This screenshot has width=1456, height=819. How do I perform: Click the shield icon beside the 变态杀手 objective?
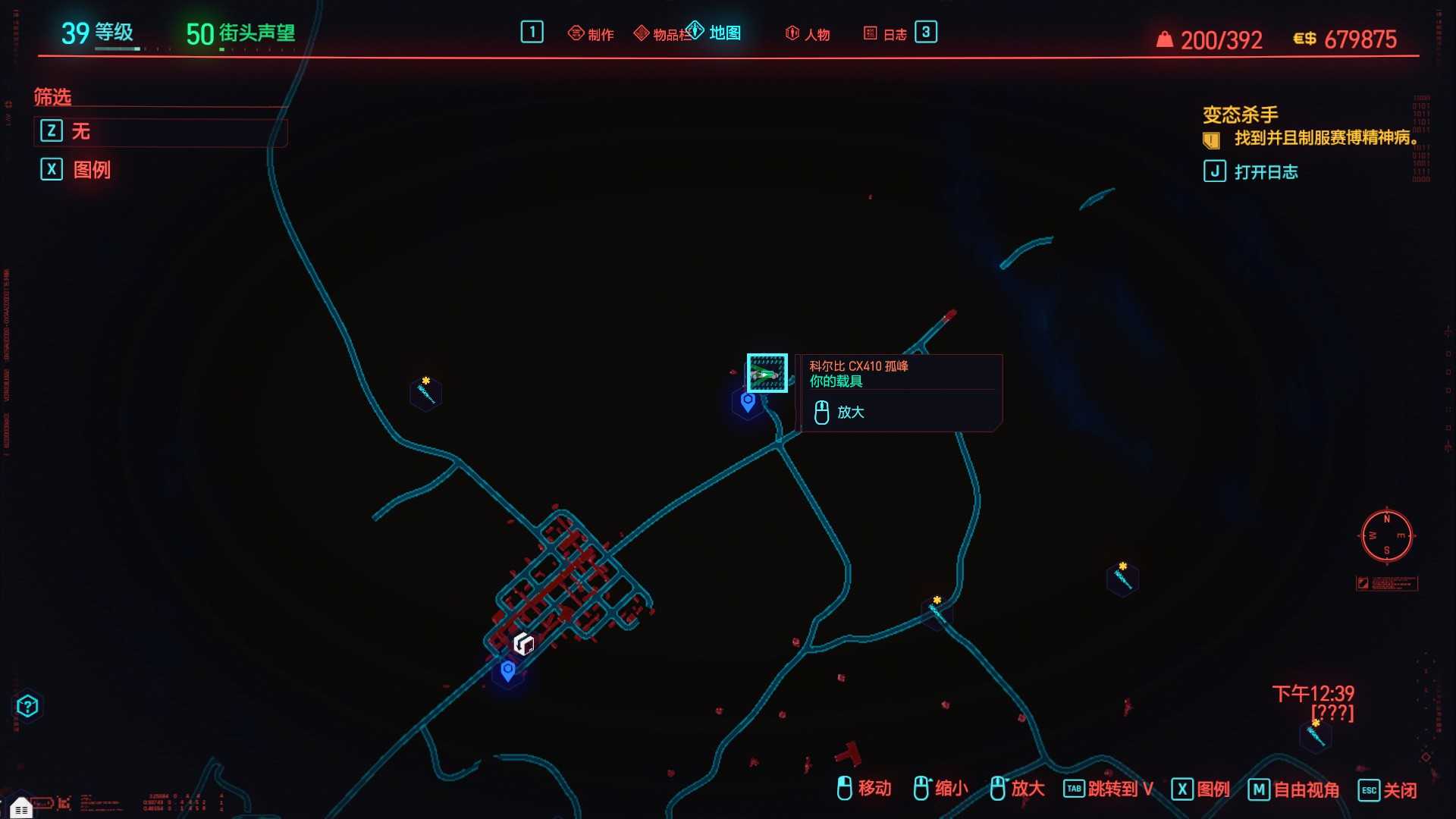1211,140
